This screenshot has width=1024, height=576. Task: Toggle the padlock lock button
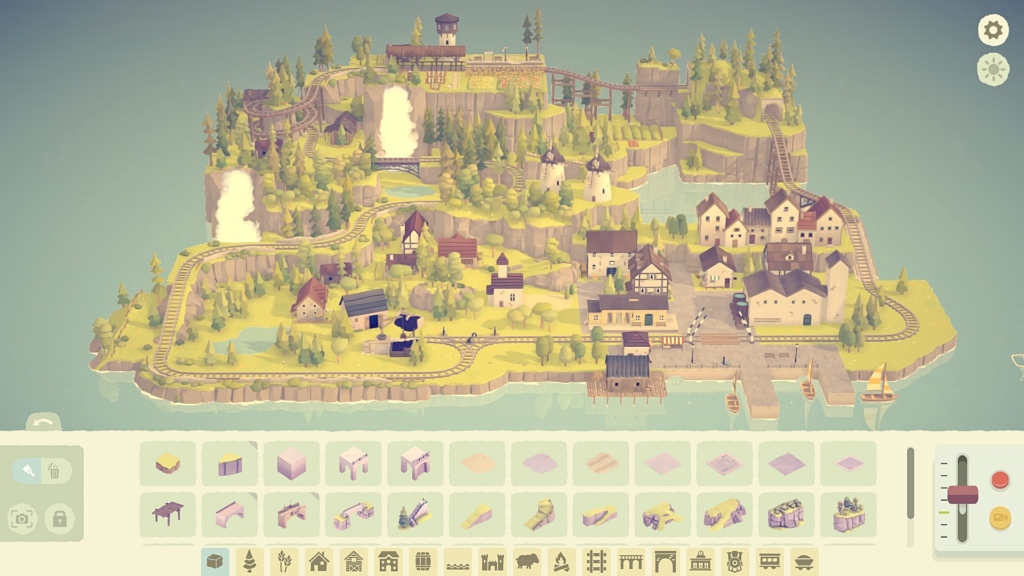(x=60, y=518)
